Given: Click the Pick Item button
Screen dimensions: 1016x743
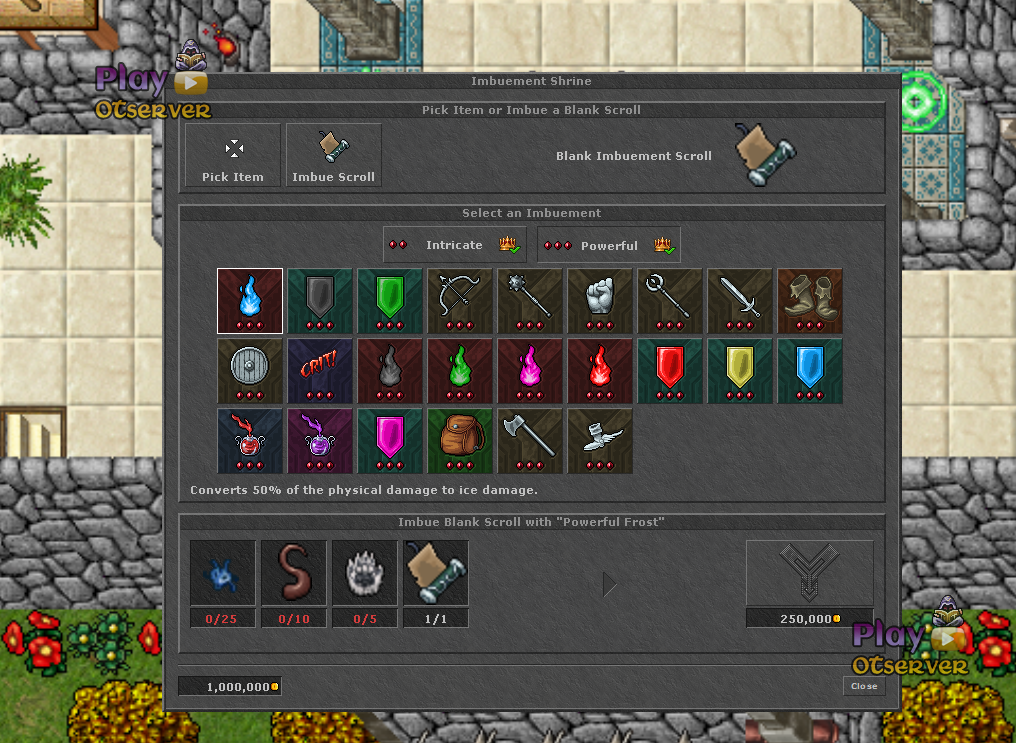Looking at the screenshot, I should click(233, 155).
